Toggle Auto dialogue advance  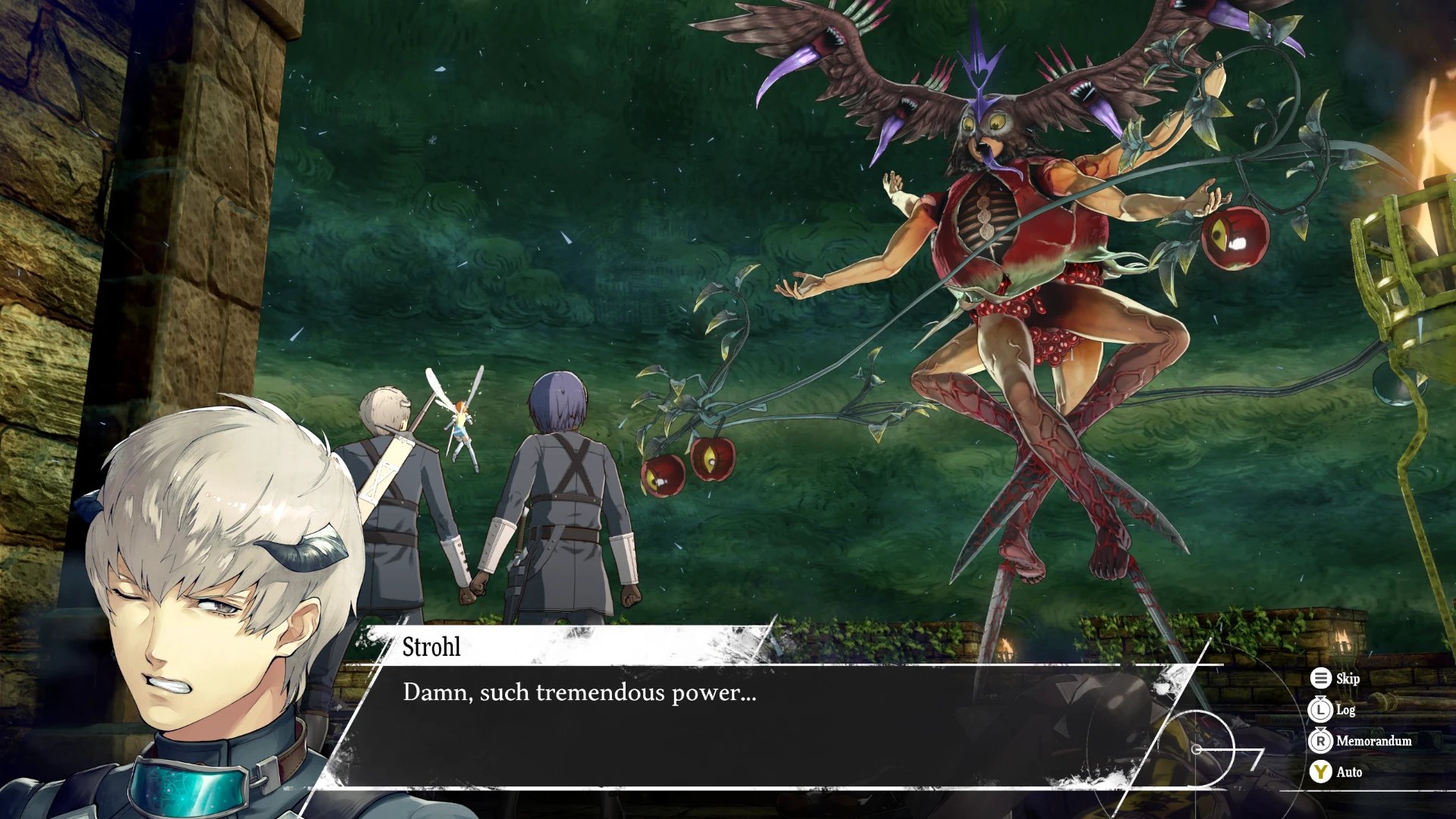(x=1336, y=772)
